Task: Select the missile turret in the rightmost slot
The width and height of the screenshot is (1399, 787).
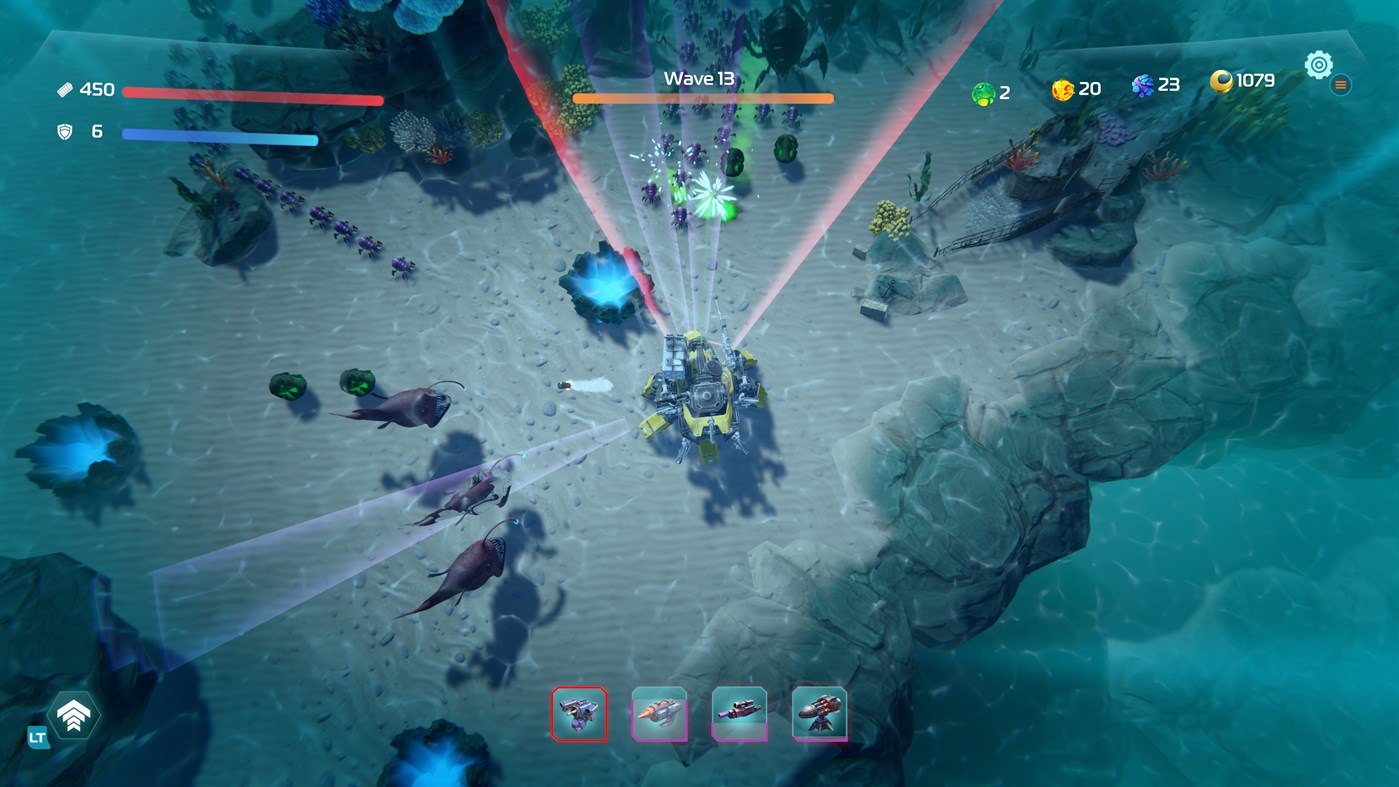Action: 819,713
